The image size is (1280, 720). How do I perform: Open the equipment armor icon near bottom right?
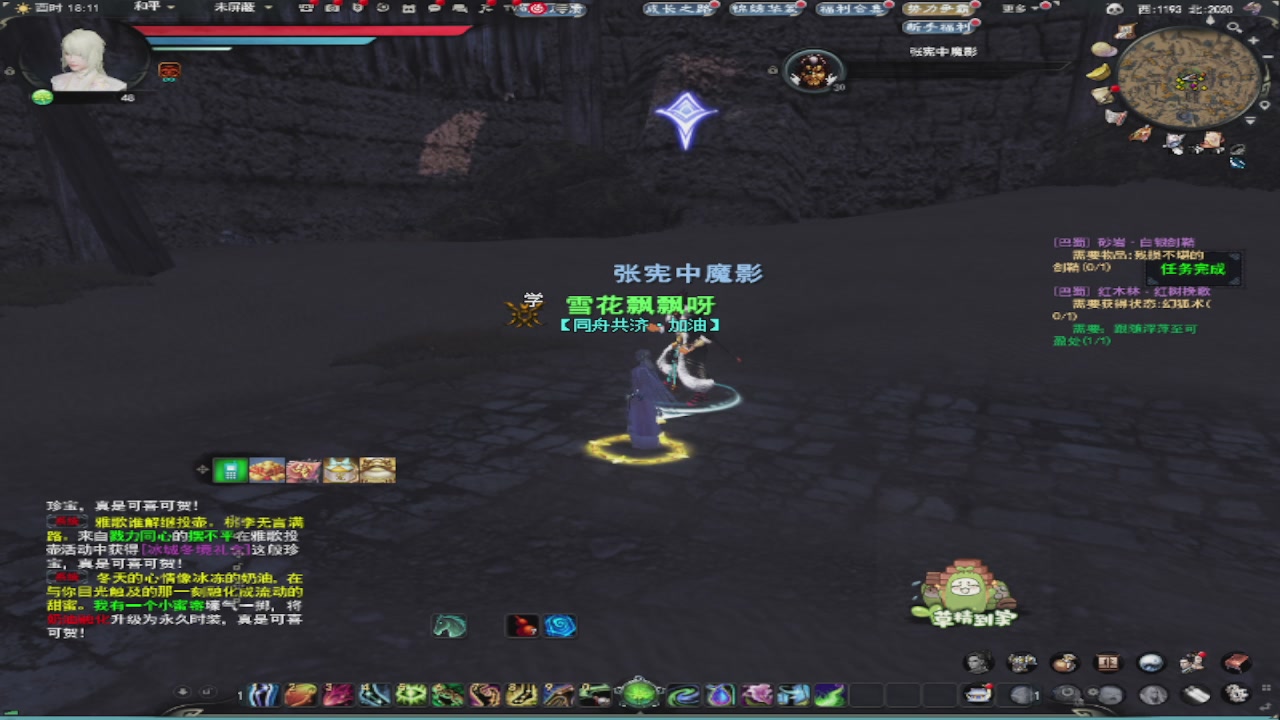pyautogui.click(x=1020, y=663)
